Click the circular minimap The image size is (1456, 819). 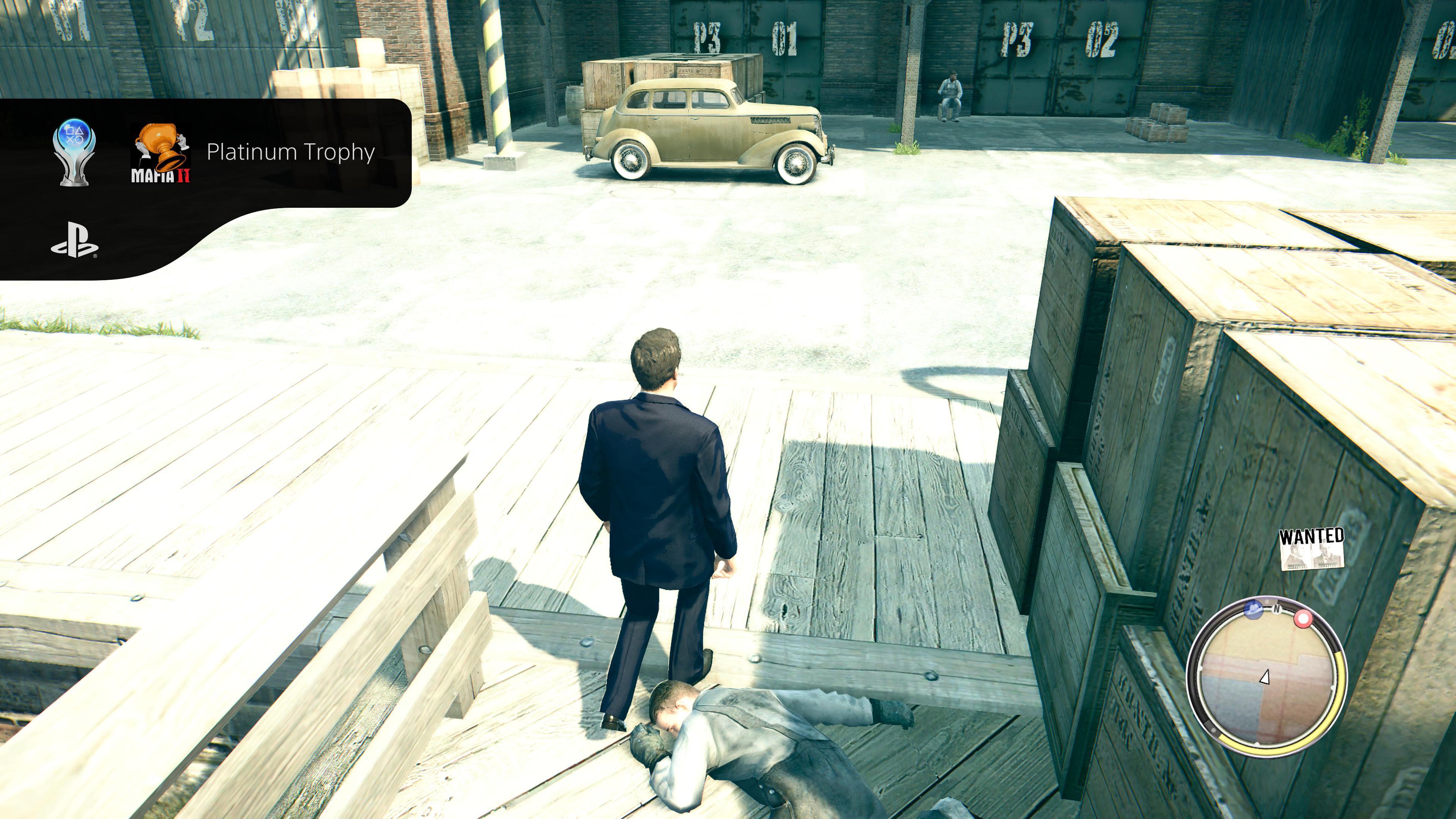[x=1266, y=677]
